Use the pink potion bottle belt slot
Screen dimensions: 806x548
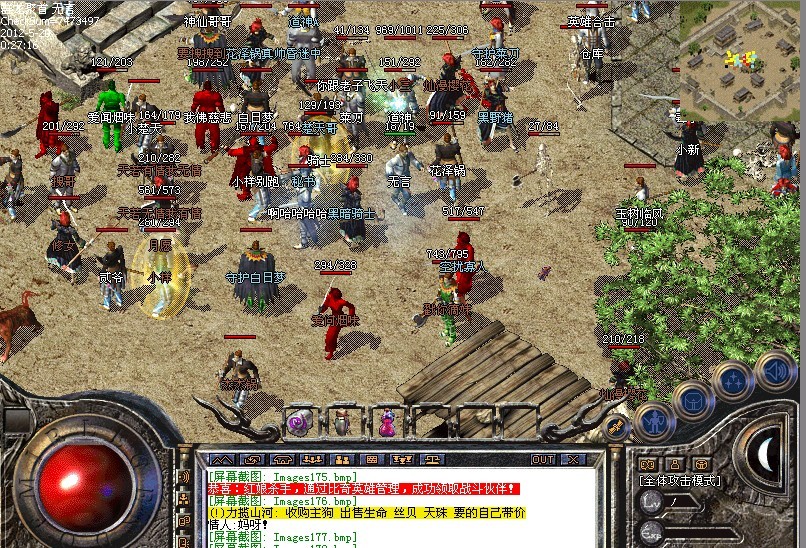[386, 423]
